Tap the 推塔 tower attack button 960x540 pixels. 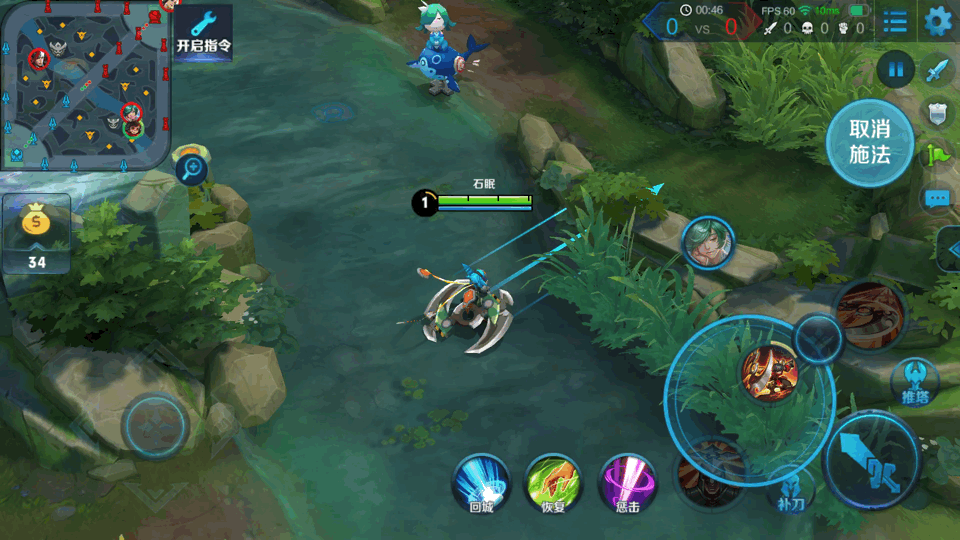point(915,382)
